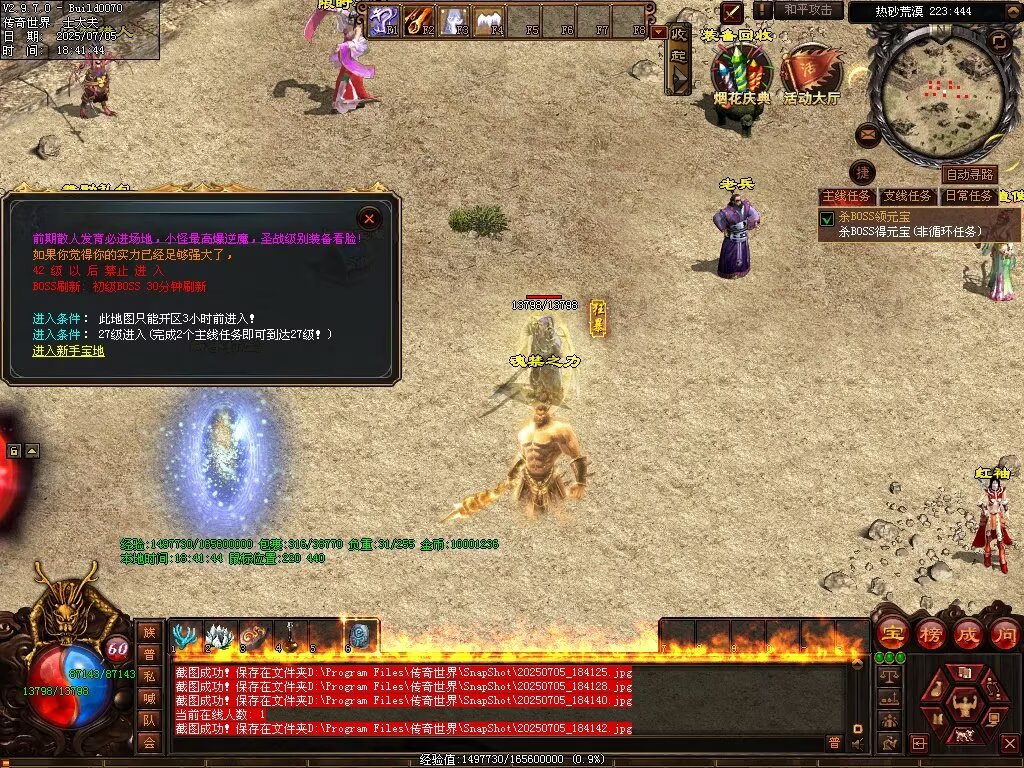This screenshot has height=768, width=1024.
Task: Open the mail envelope icon
Action: point(867,133)
